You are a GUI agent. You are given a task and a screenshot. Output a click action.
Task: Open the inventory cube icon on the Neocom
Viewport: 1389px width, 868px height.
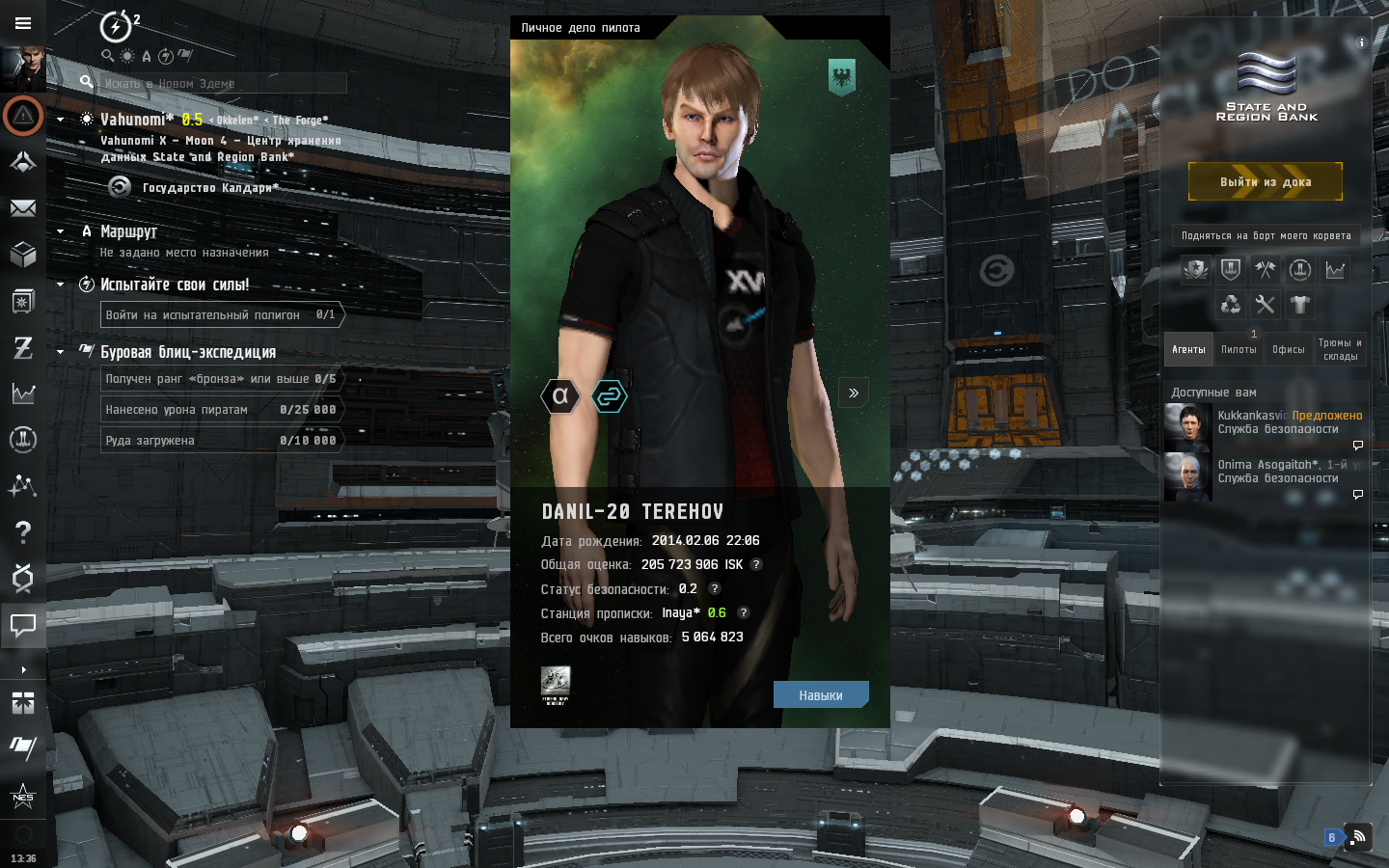[23, 255]
